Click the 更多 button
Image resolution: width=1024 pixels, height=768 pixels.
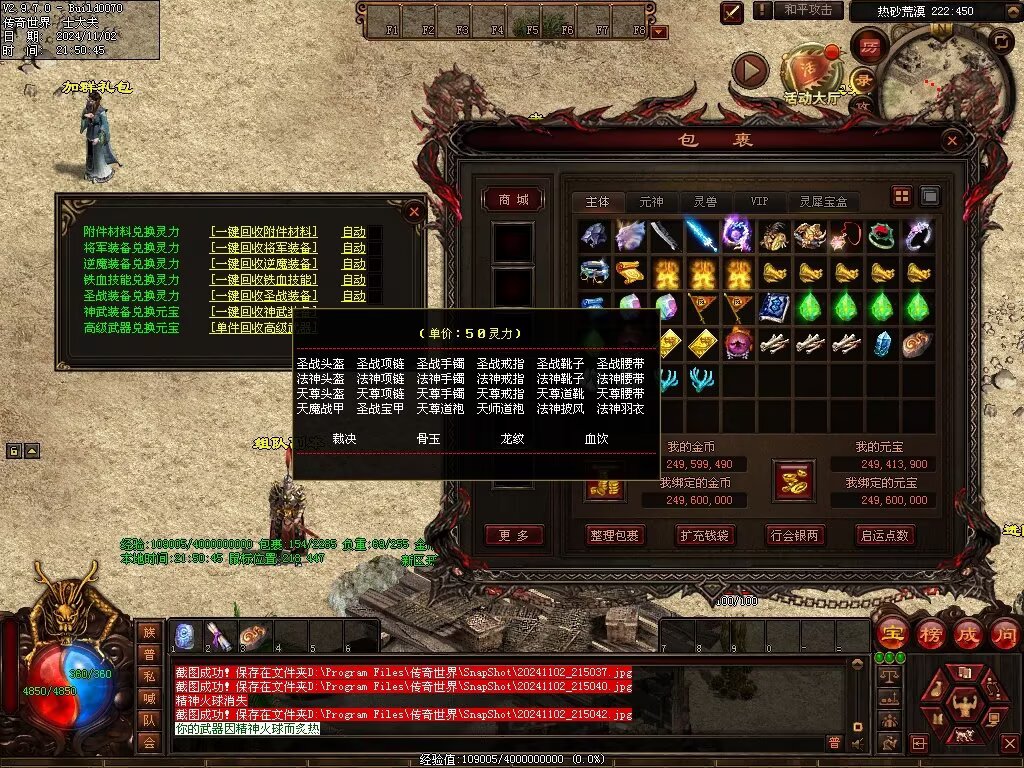(x=513, y=535)
